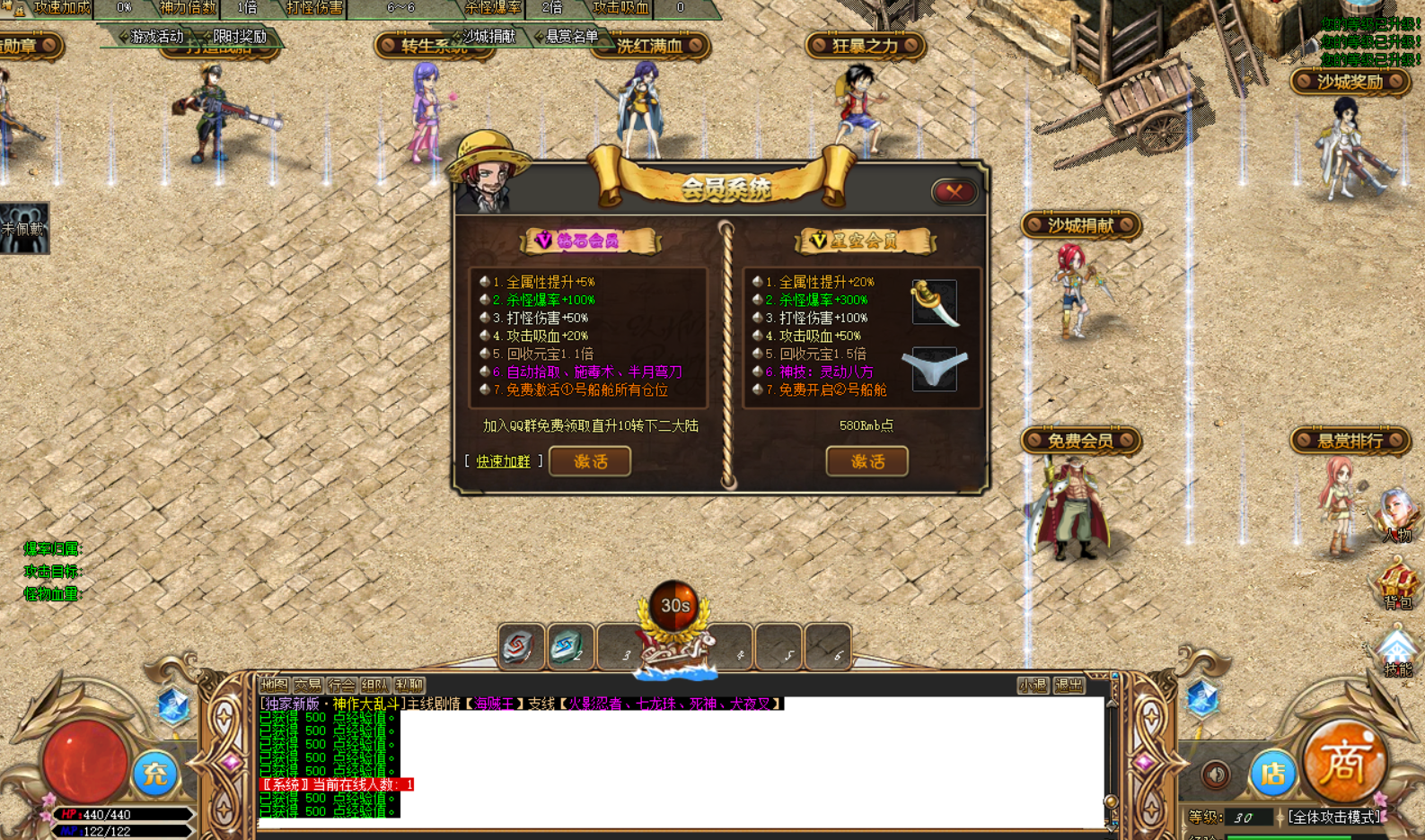Viewport: 1425px width, 840px height.
Task: Open the 行会 guild button
Action: coord(342,685)
